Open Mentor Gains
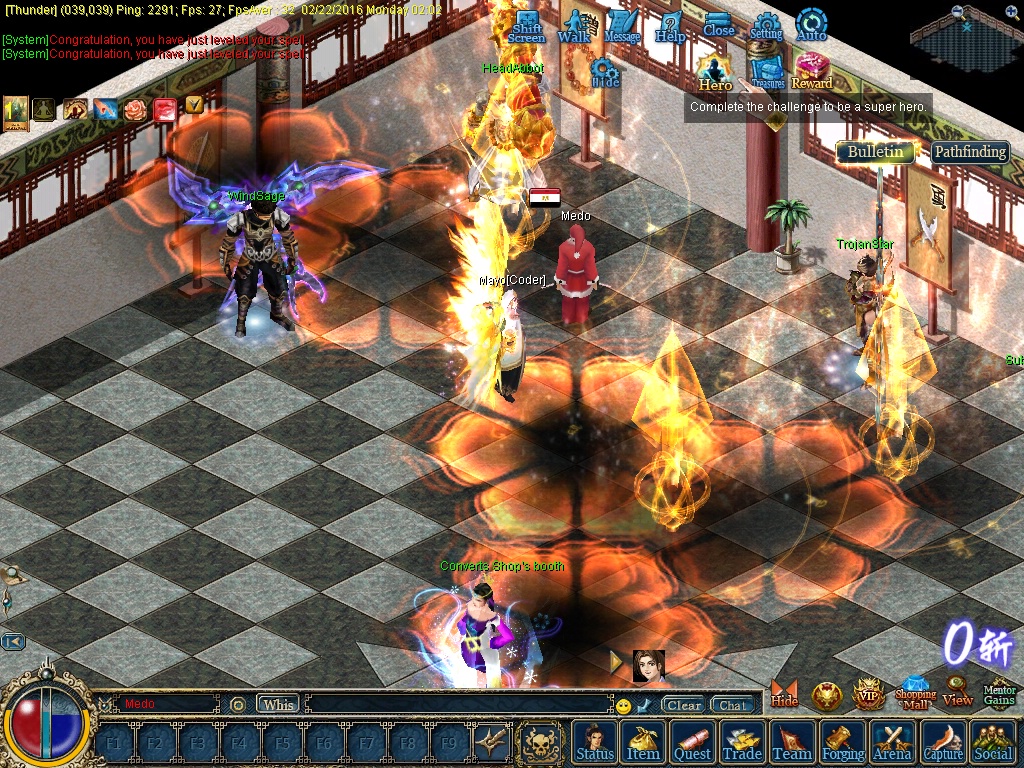 coord(1000,690)
